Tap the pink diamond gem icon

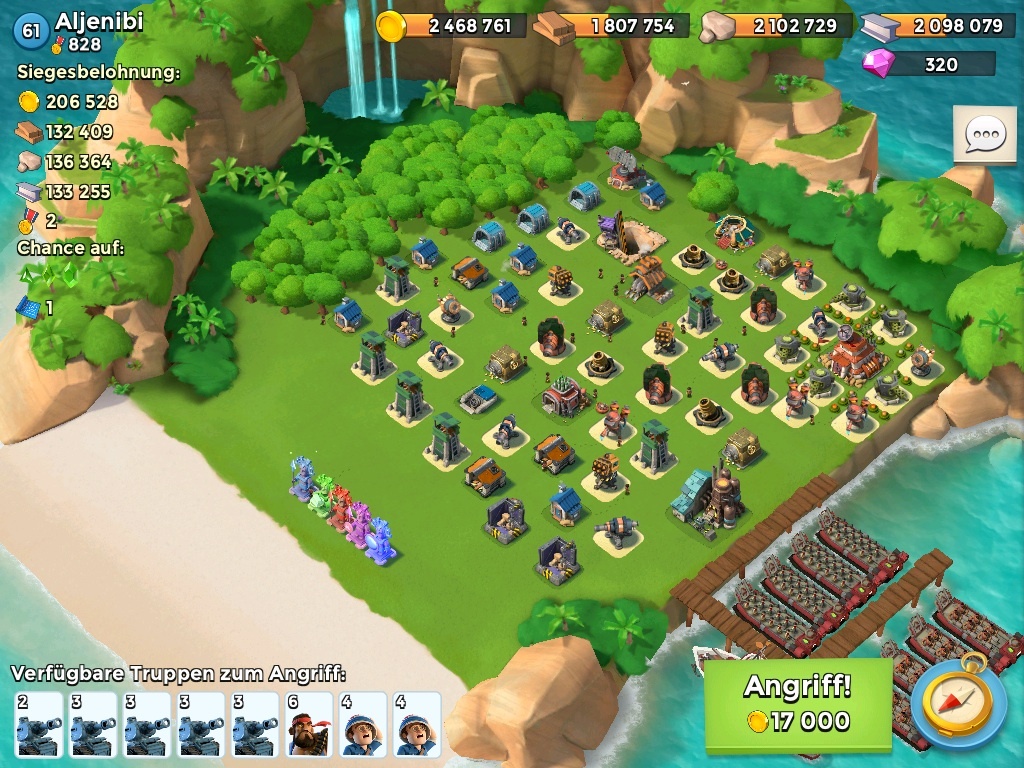(879, 64)
